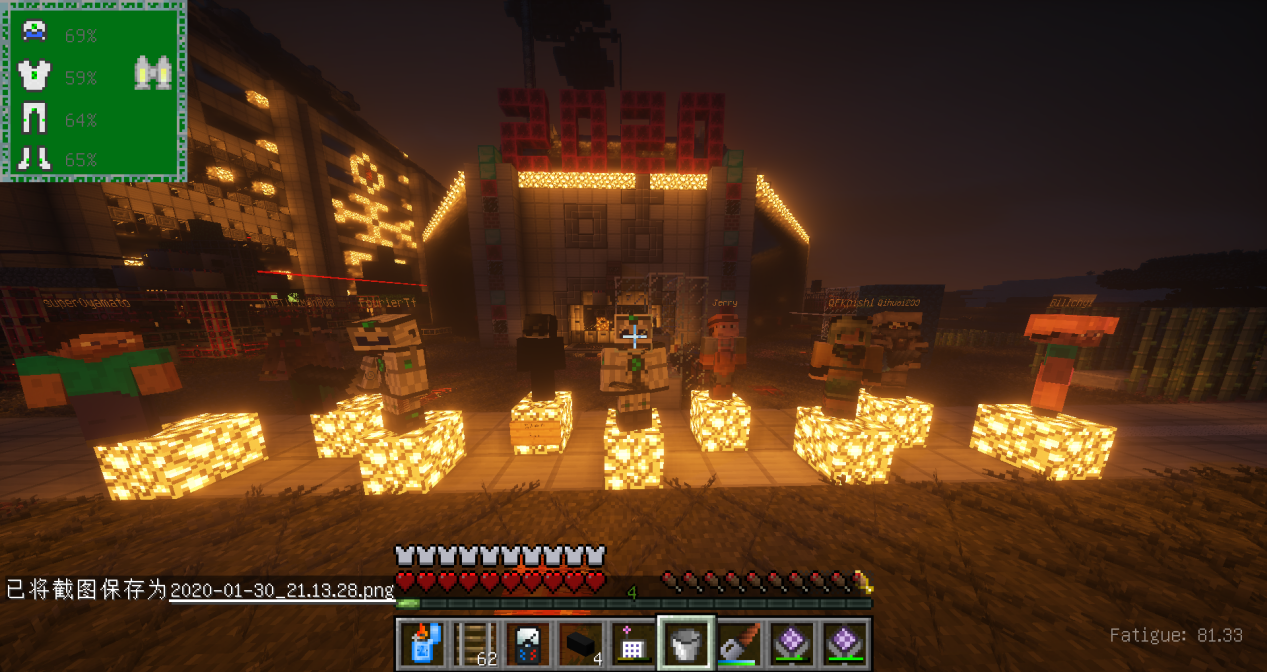Image resolution: width=1267 pixels, height=672 pixels.
Task: Choose the multimeter gauge in the hotbar
Action: 528,643
